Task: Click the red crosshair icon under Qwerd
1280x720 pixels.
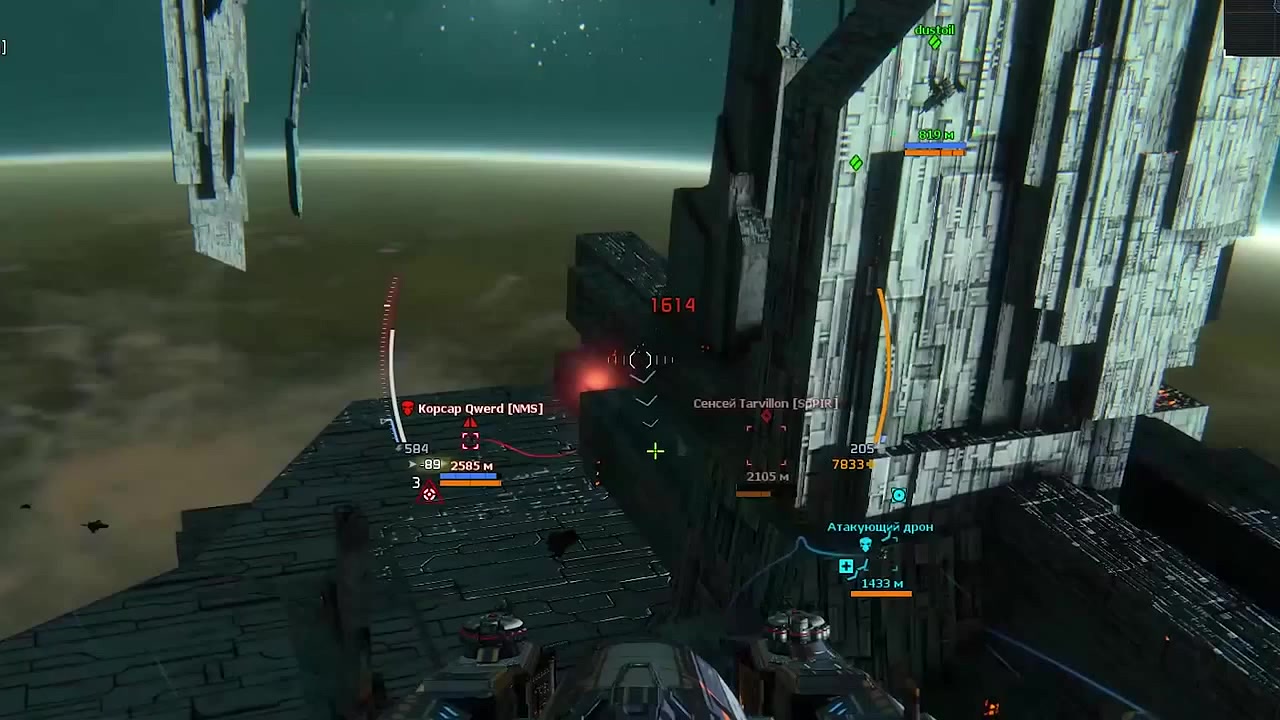Action: coord(429,493)
